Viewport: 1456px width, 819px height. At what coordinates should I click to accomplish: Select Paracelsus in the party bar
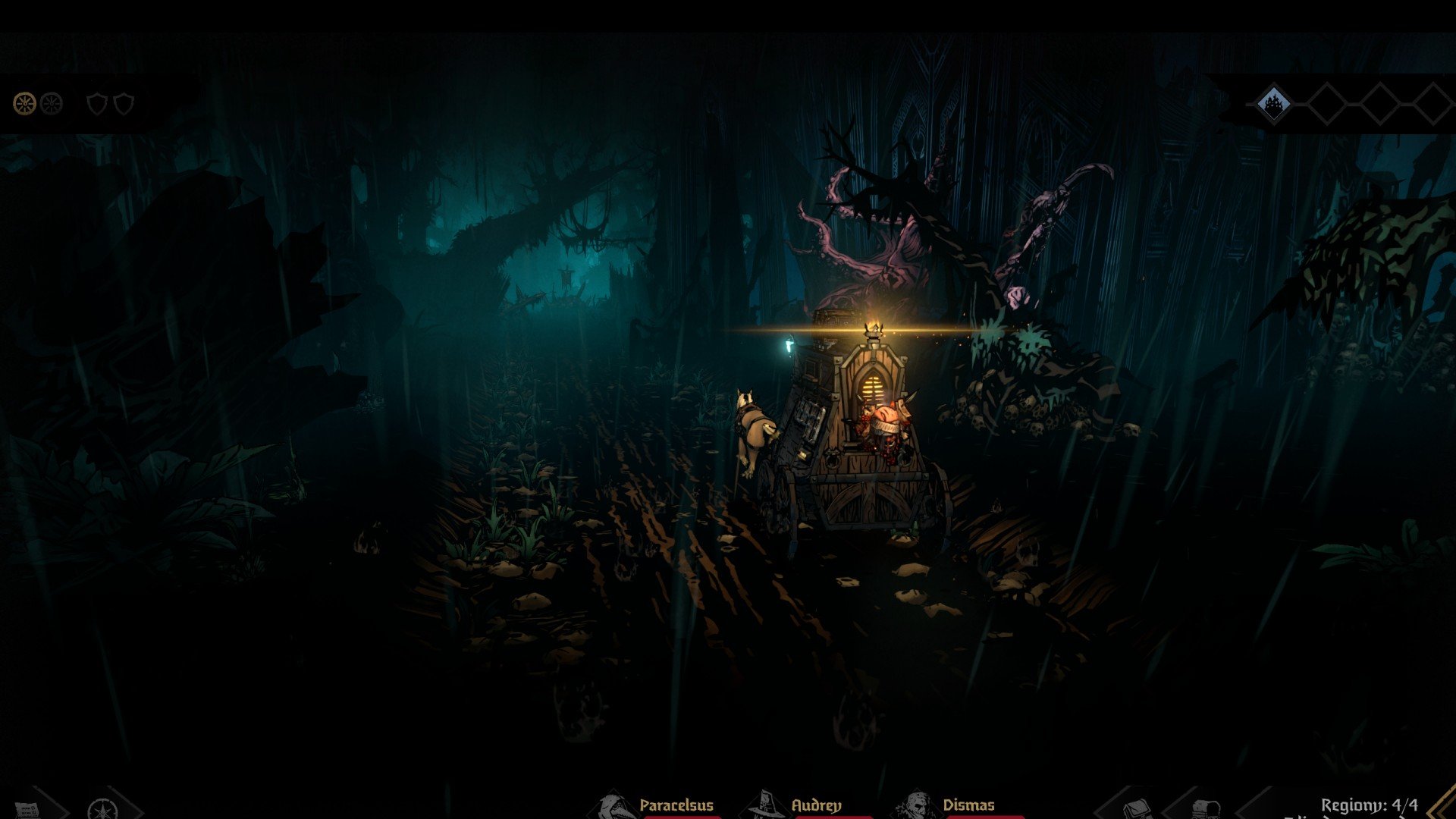pos(616,807)
